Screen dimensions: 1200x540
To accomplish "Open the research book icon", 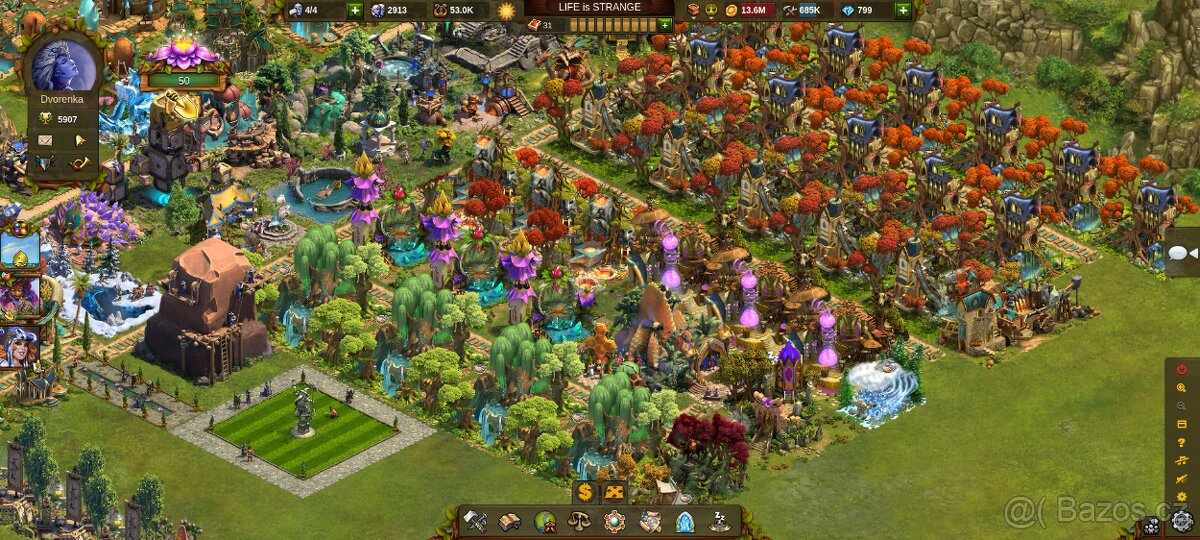I will [510, 521].
